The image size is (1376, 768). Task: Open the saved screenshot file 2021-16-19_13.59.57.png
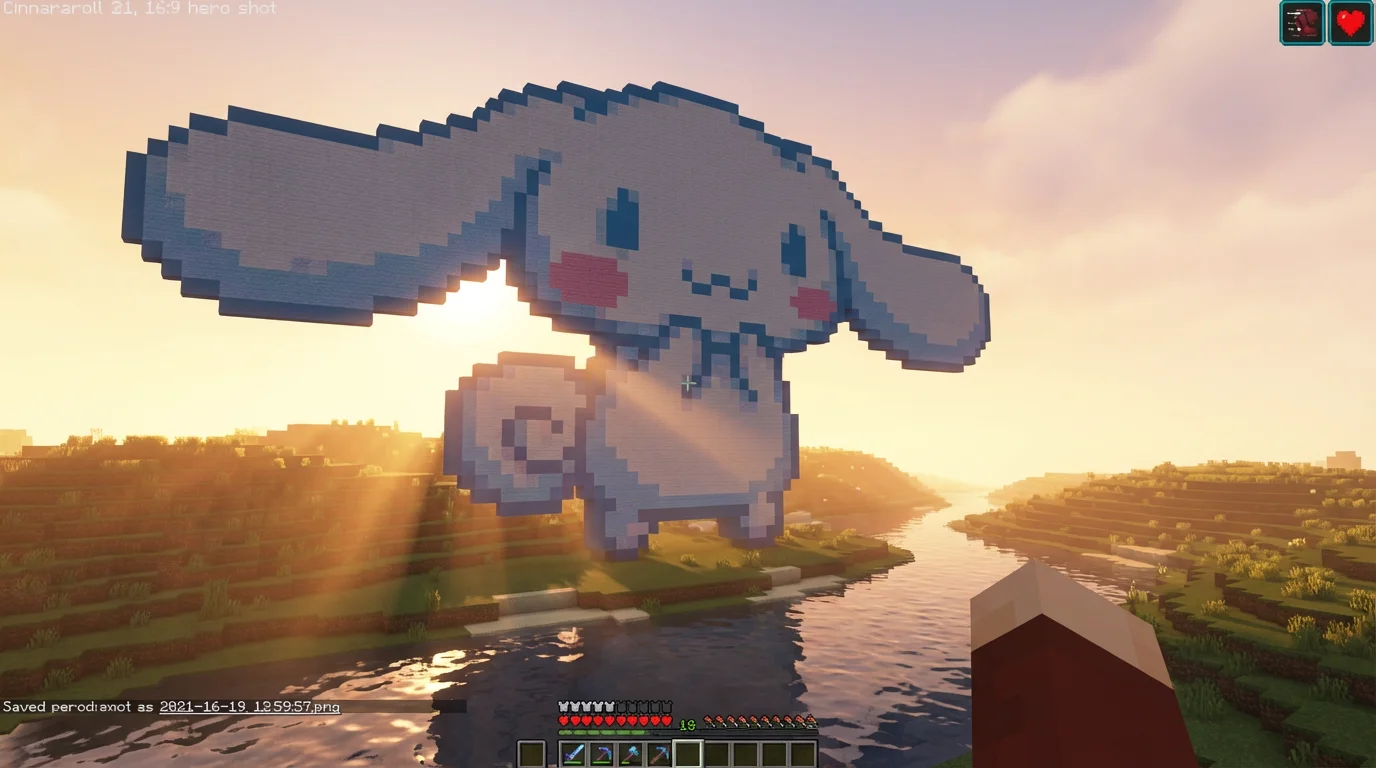click(x=250, y=707)
